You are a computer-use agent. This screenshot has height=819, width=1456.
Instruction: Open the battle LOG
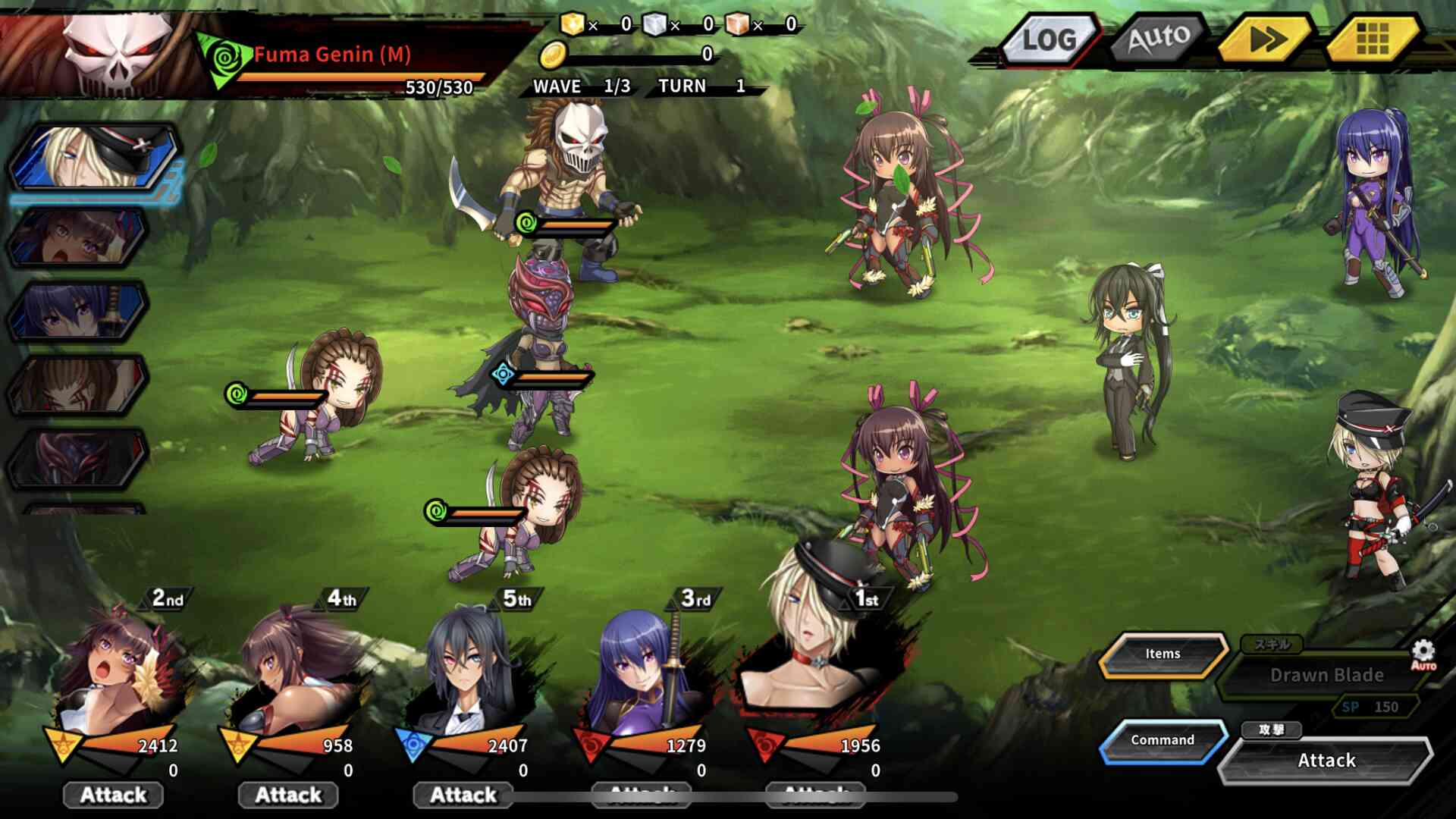point(1049,39)
